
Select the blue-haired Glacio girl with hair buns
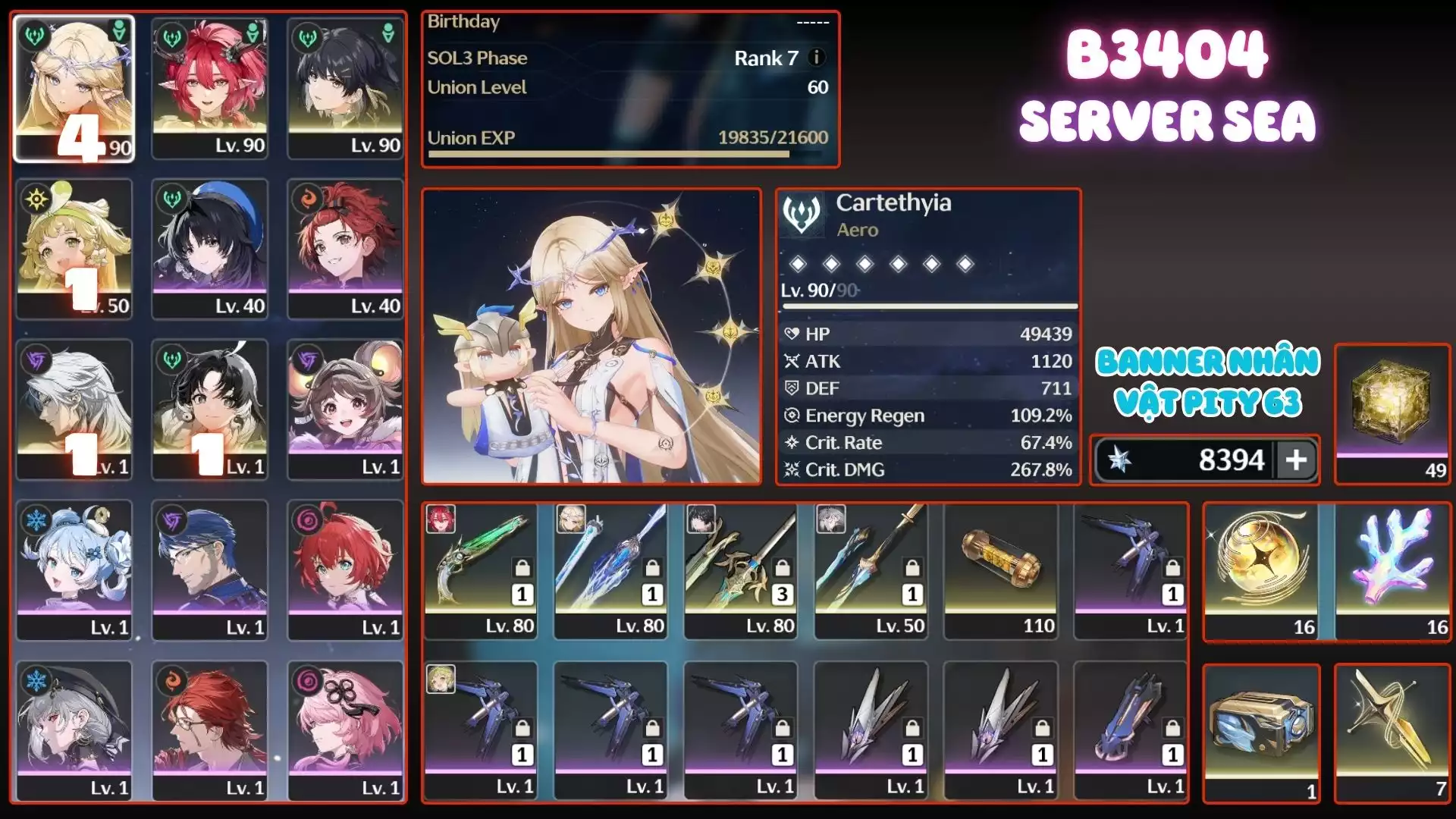point(74,570)
